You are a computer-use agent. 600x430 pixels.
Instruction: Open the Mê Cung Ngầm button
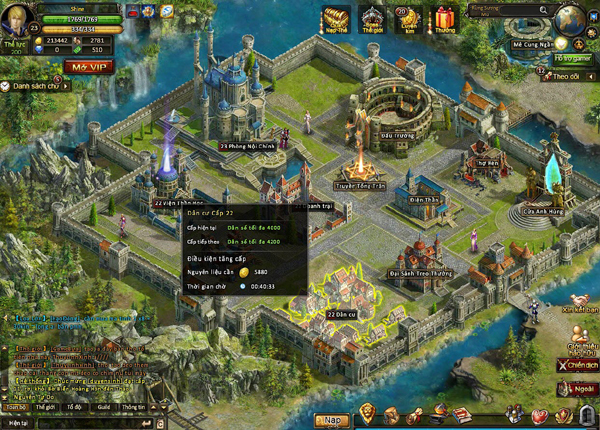[532, 45]
